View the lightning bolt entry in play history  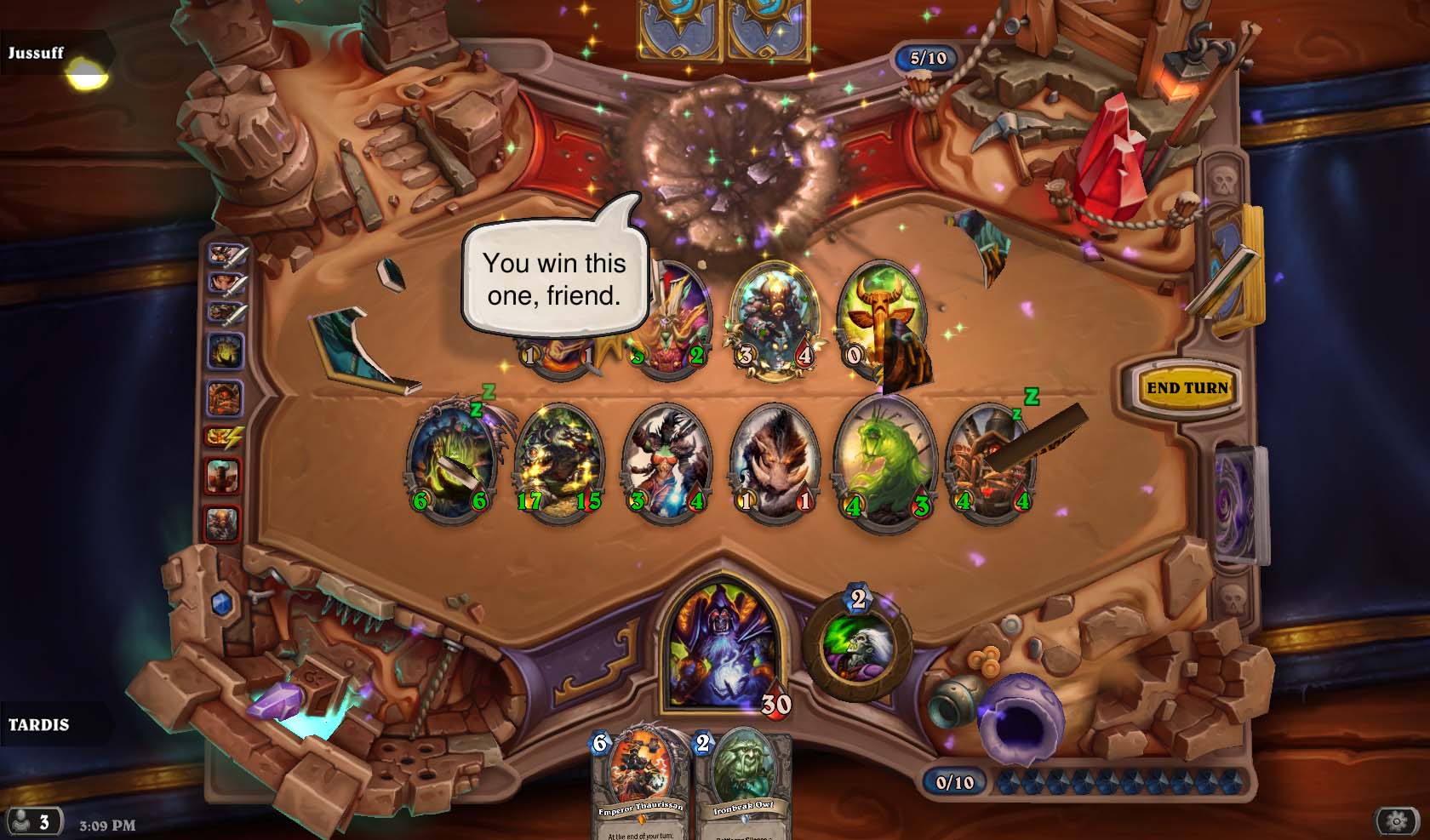click(x=223, y=437)
